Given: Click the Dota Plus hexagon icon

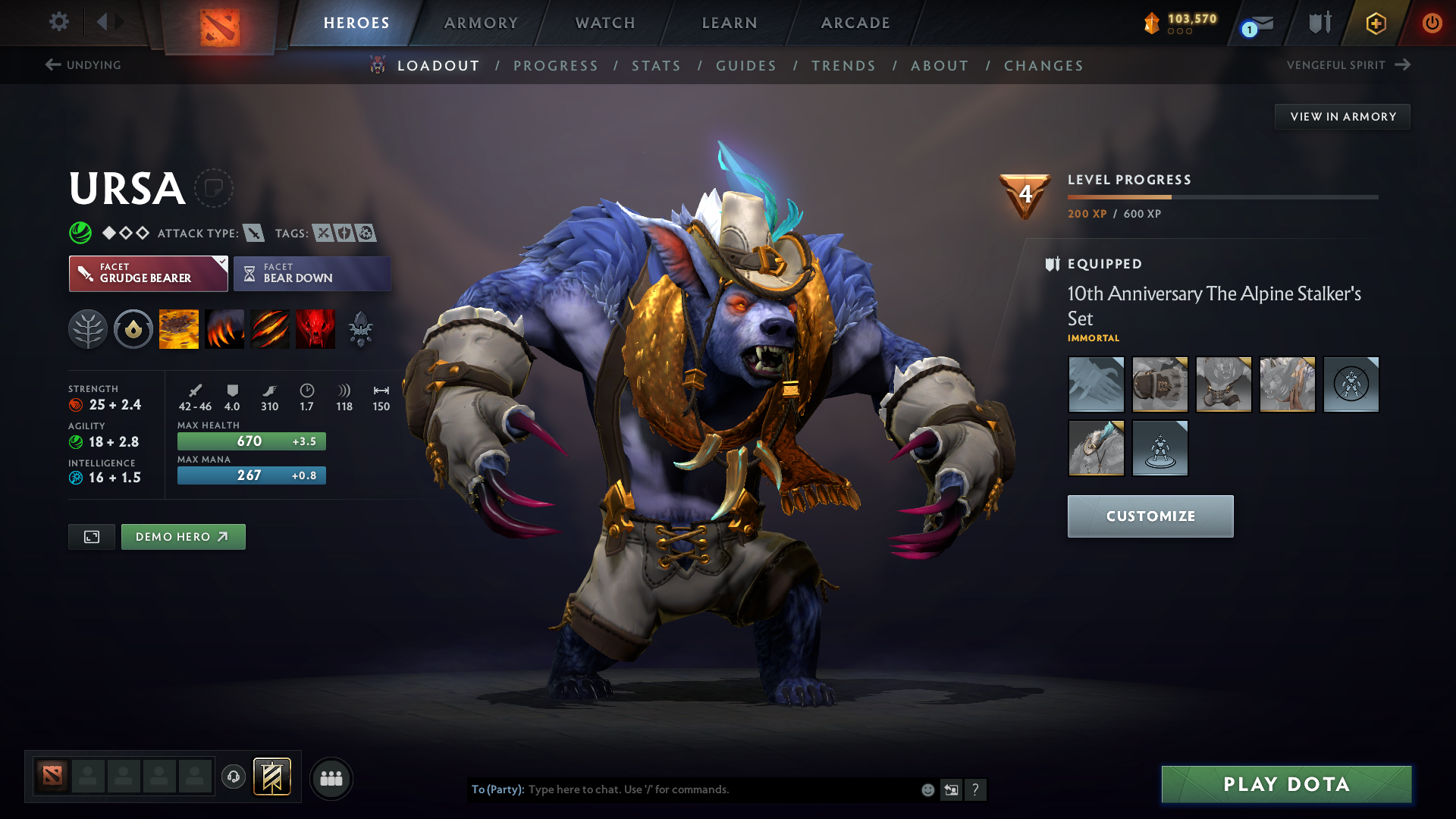Looking at the screenshot, I should tap(1375, 23).
